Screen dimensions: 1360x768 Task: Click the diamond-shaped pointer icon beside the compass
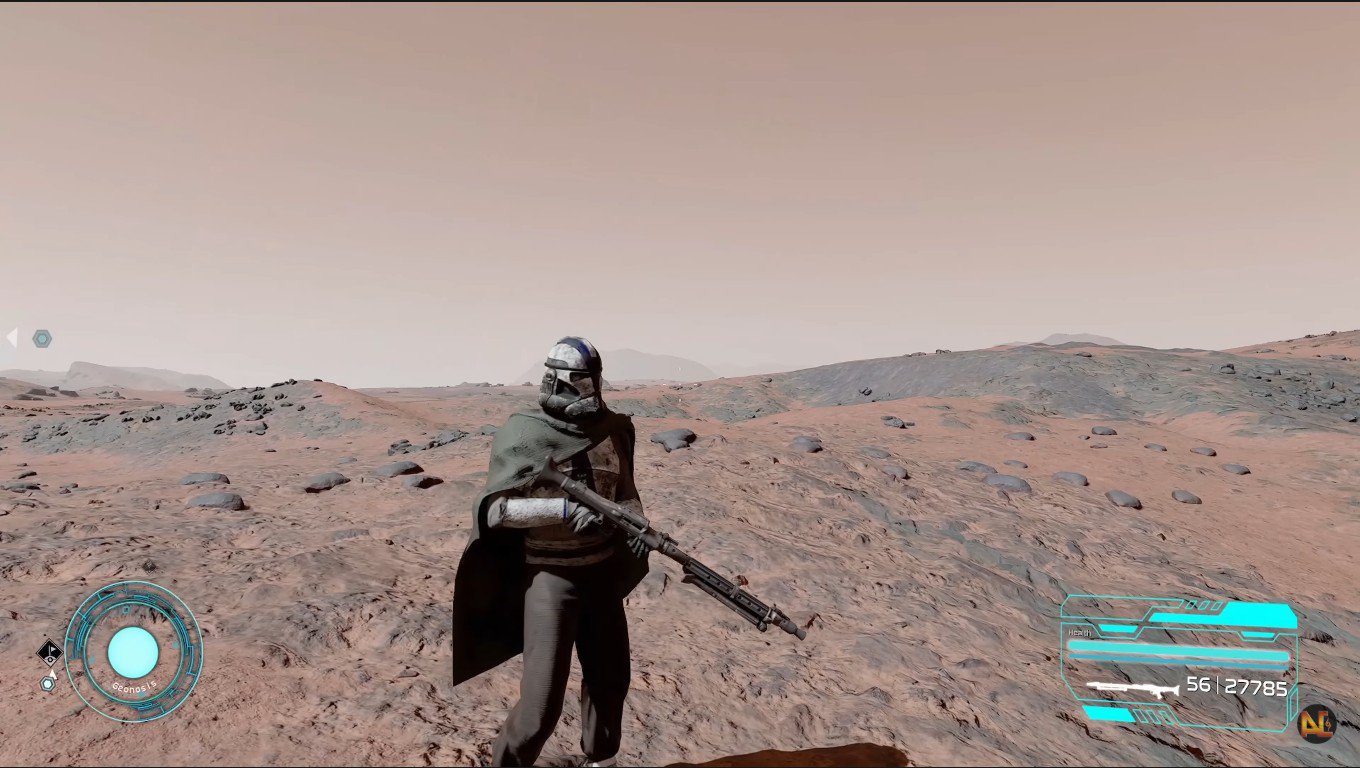(x=50, y=653)
